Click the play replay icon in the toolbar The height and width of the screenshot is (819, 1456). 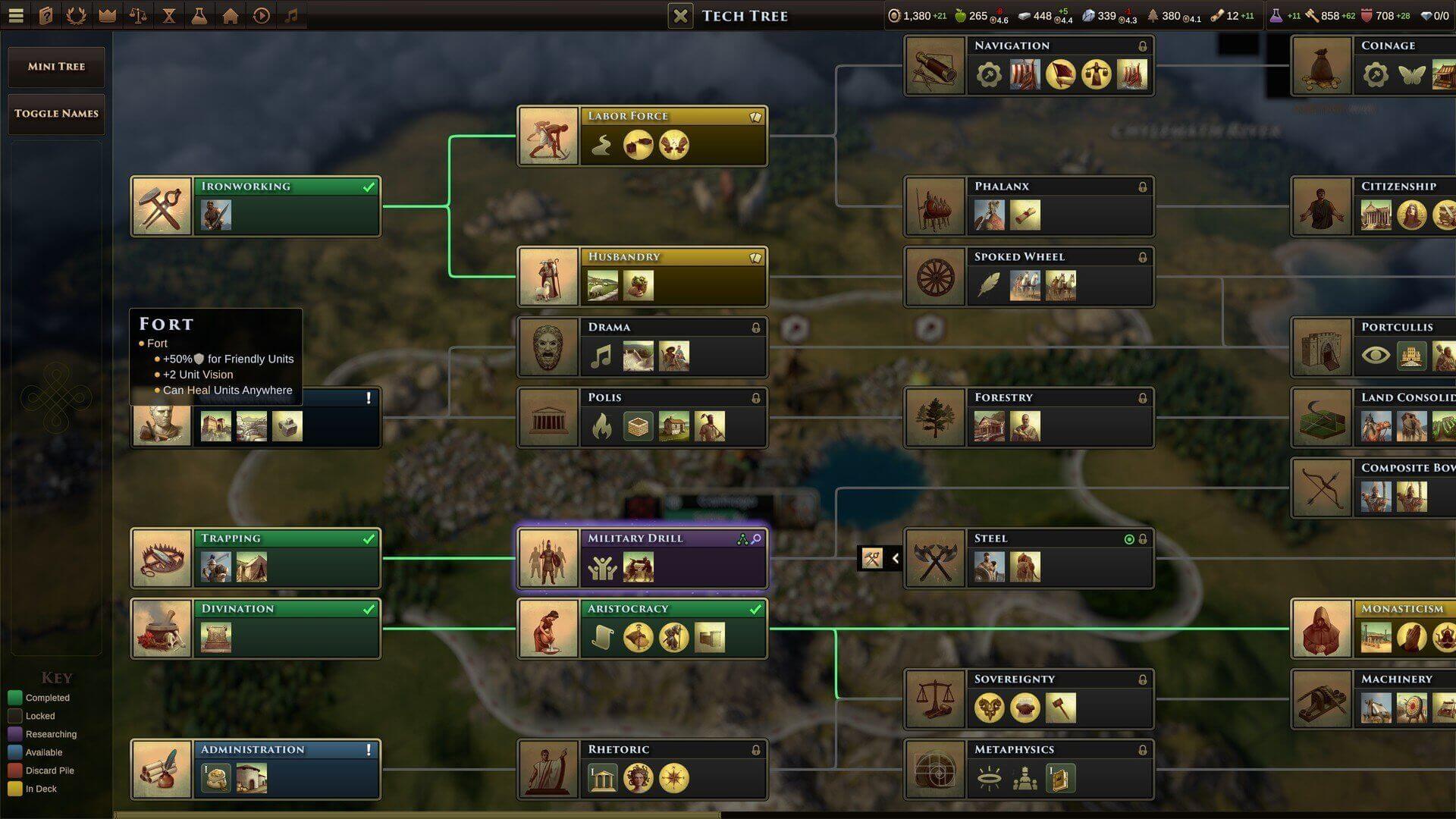[261, 14]
